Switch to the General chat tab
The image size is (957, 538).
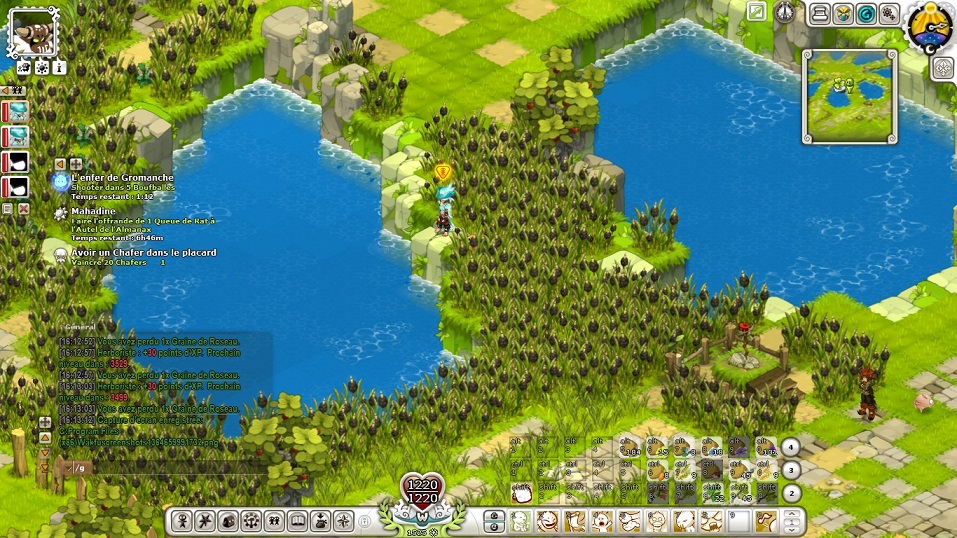pos(80,326)
